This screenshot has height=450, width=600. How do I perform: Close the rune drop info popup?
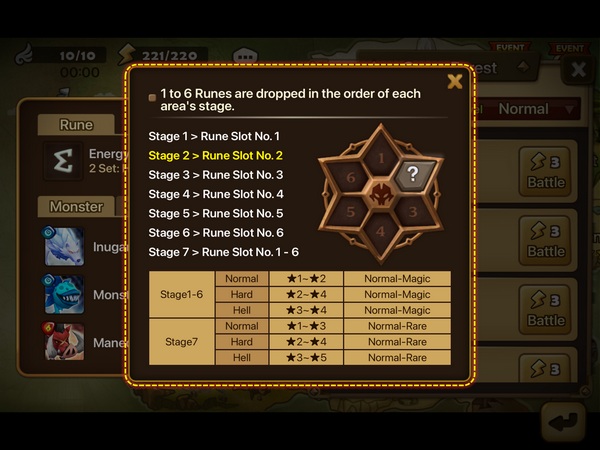(x=455, y=82)
